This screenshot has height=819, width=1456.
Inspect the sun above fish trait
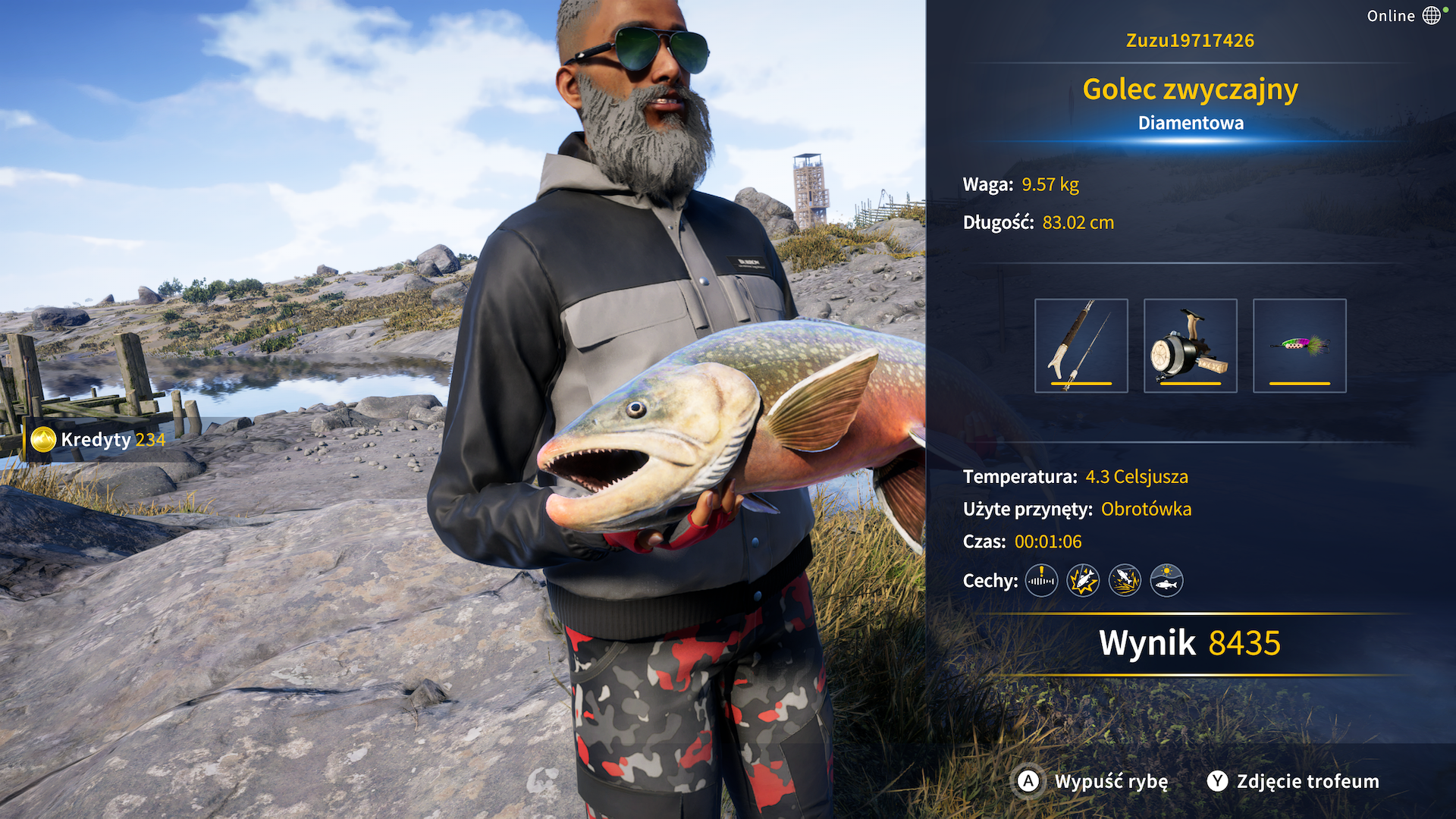[x=1166, y=581]
